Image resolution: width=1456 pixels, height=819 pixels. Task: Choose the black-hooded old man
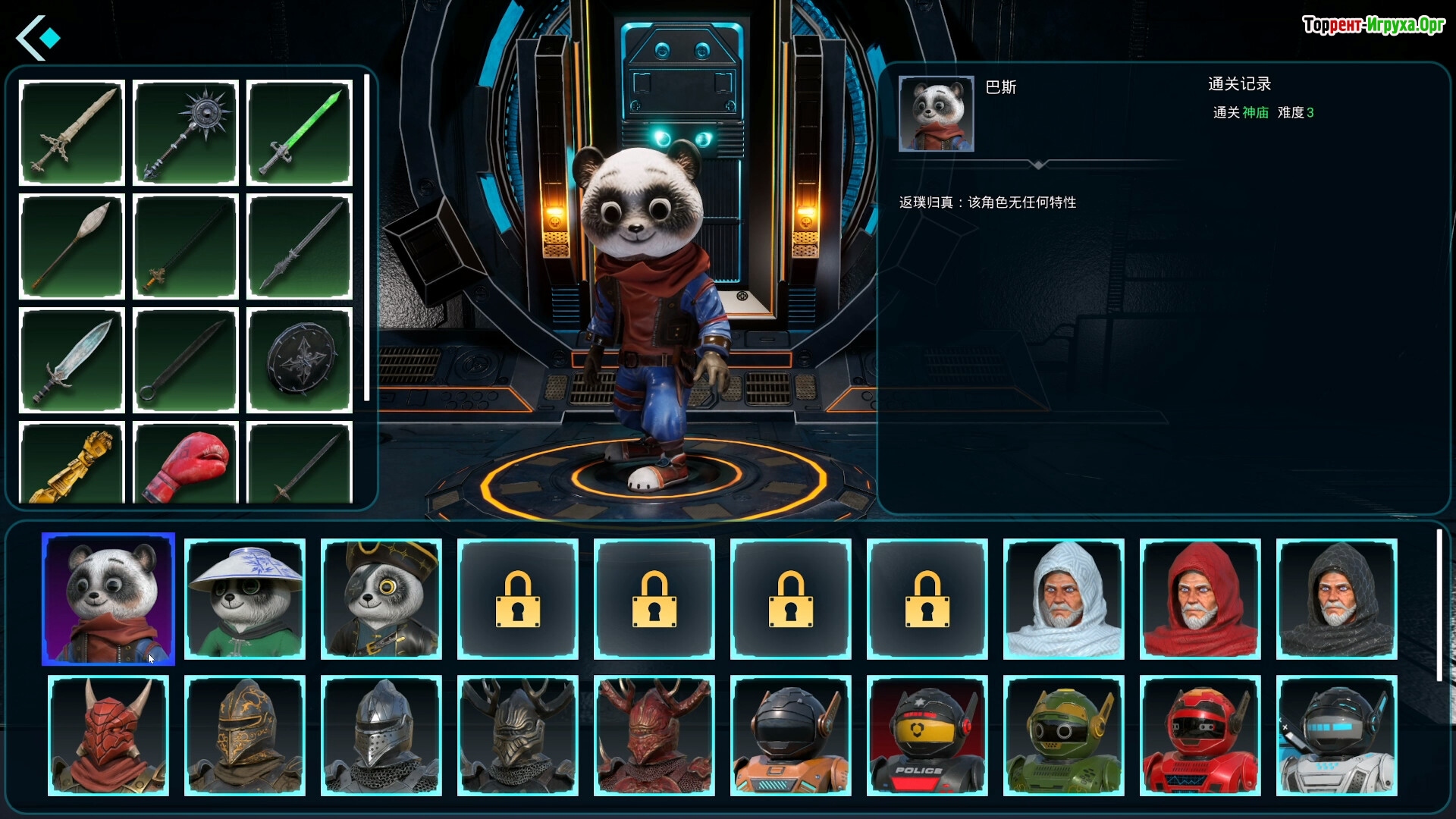click(1337, 599)
